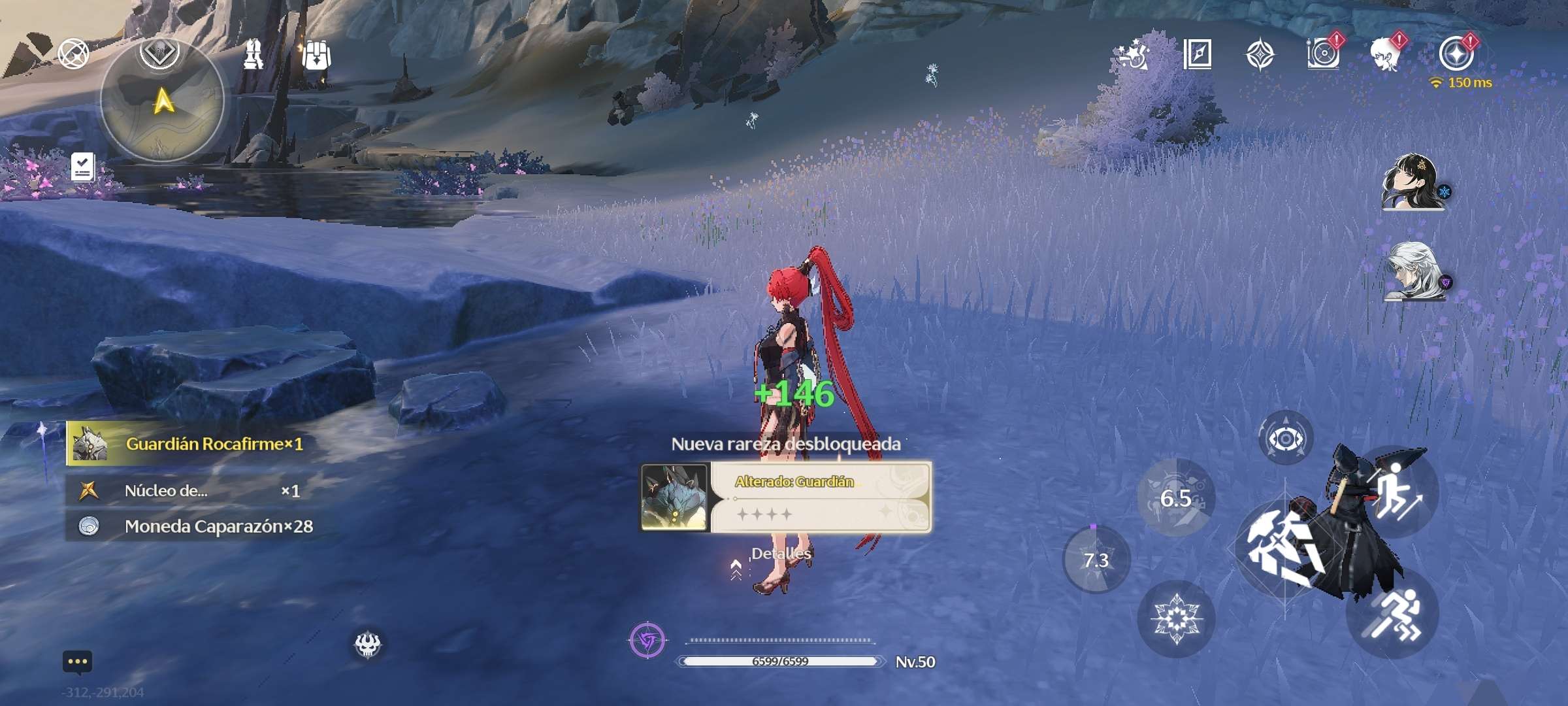Open the quest checklist icon
Viewport: 1568px width, 706px height.
[x=83, y=167]
